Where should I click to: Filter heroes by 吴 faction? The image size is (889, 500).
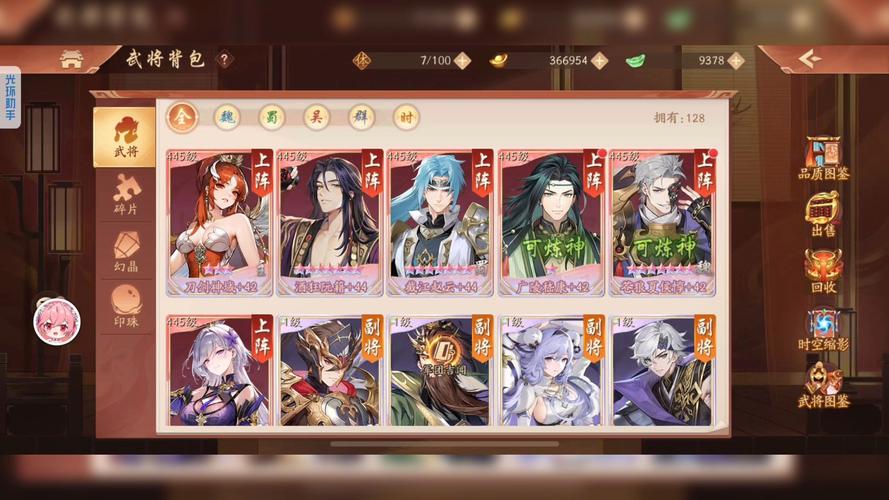(316, 117)
